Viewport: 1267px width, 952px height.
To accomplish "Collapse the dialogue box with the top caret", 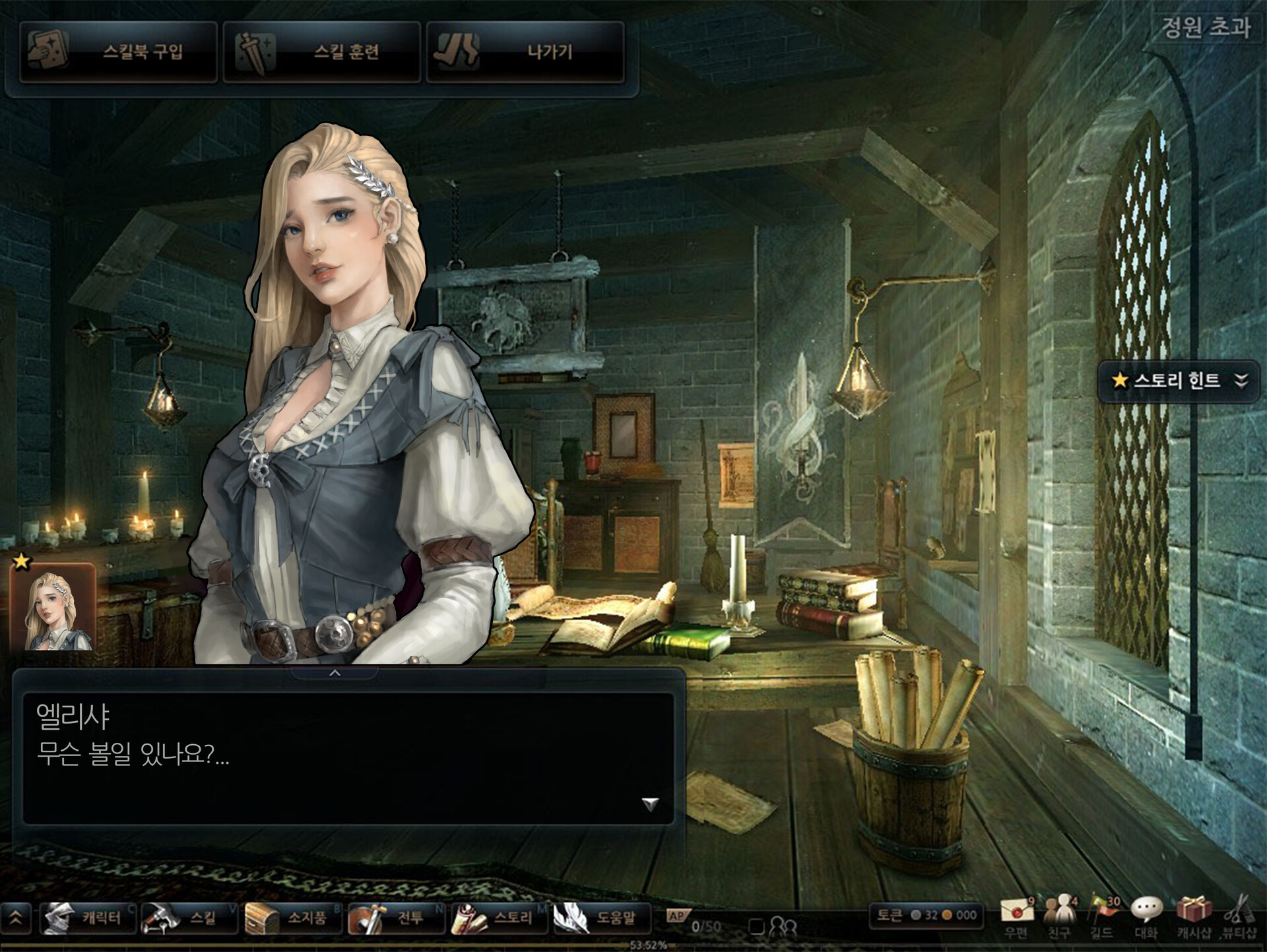I will [x=335, y=673].
